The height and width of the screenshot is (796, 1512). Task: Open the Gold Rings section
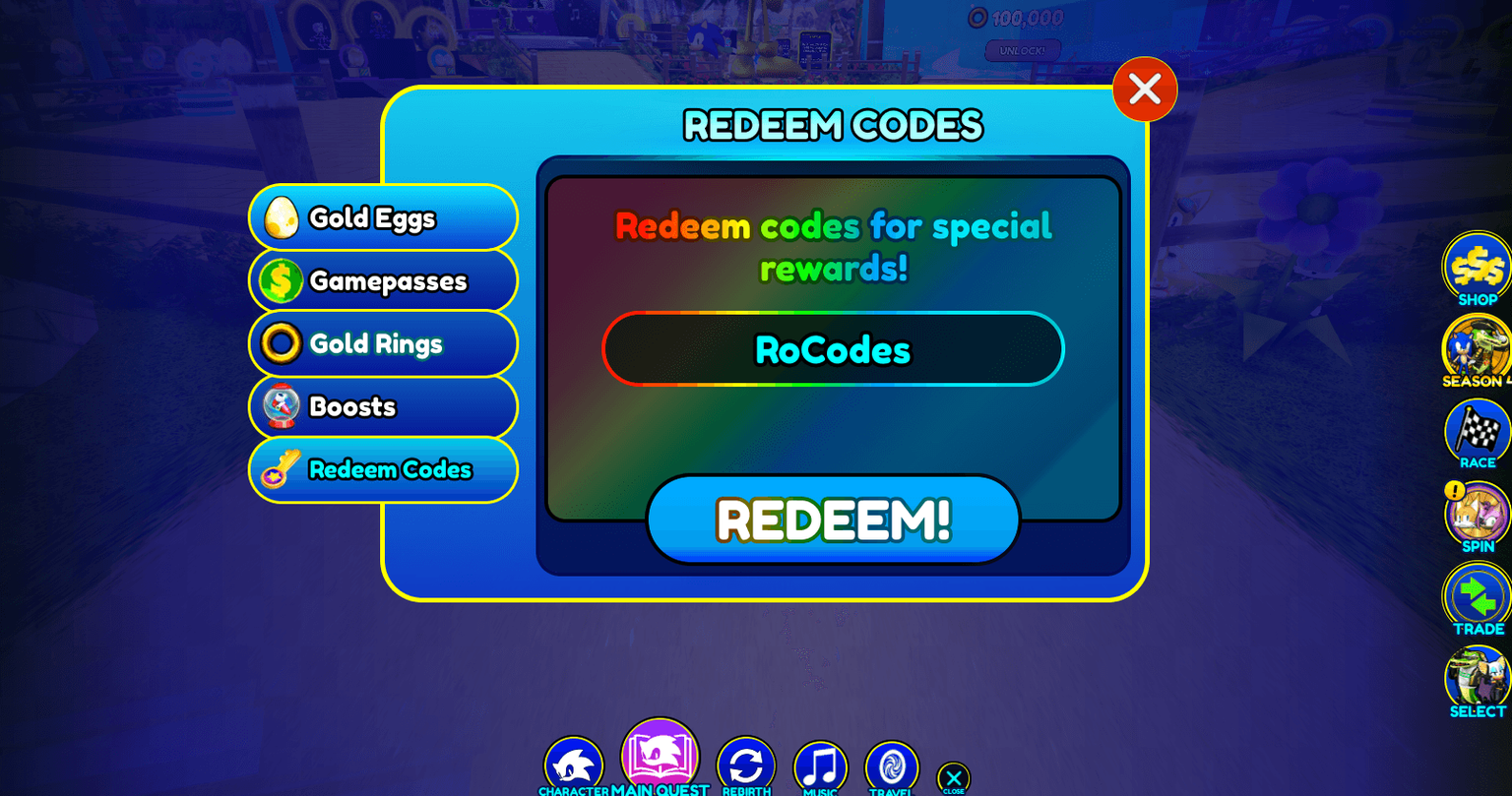point(383,344)
